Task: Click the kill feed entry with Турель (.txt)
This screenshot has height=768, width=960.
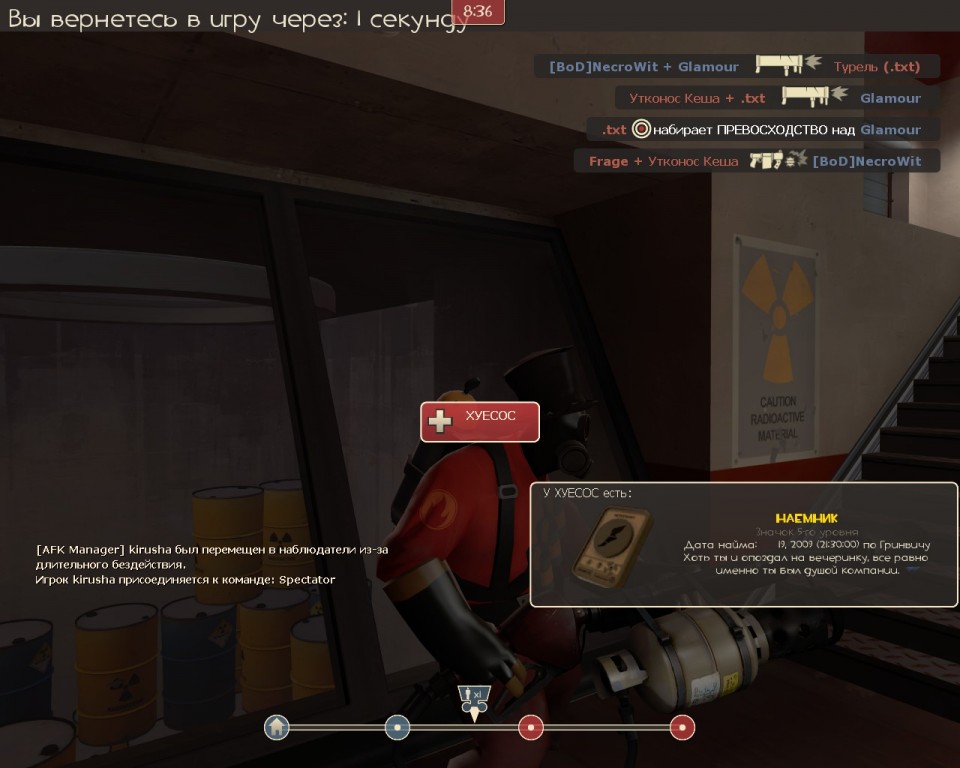Action: [739, 67]
